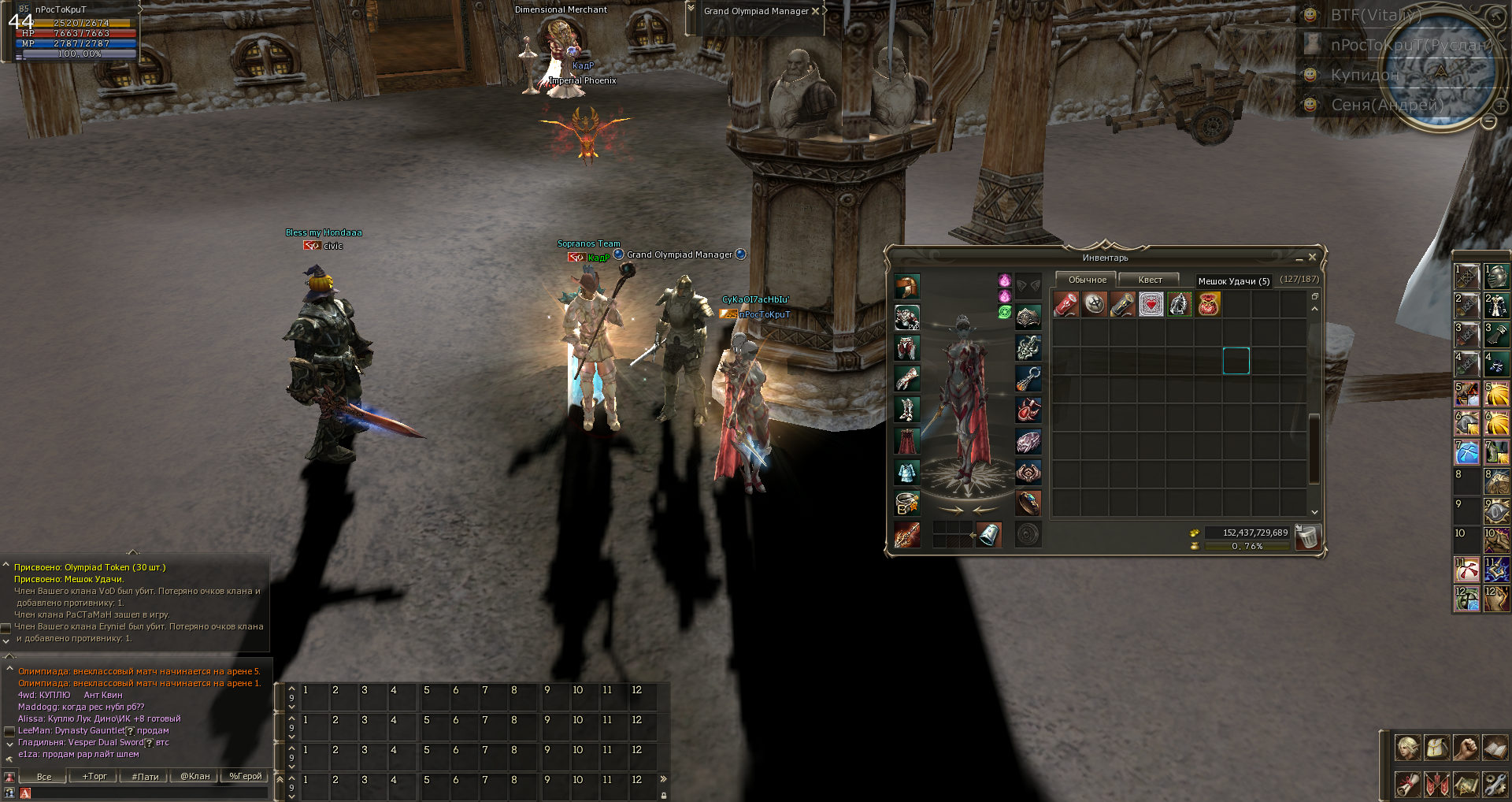Select the equipped gloves slot
Image resolution: width=1512 pixels, height=802 pixels.
(906, 379)
